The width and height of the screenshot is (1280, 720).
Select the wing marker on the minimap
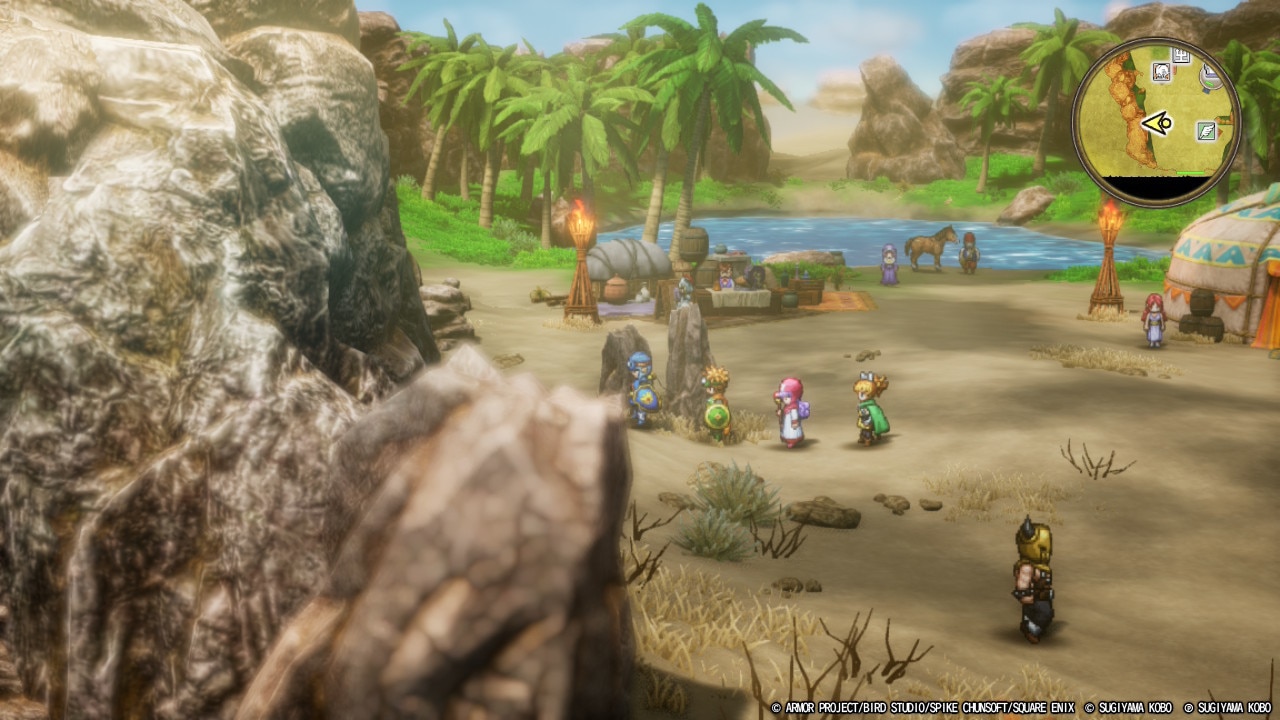click(x=1206, y=130)
